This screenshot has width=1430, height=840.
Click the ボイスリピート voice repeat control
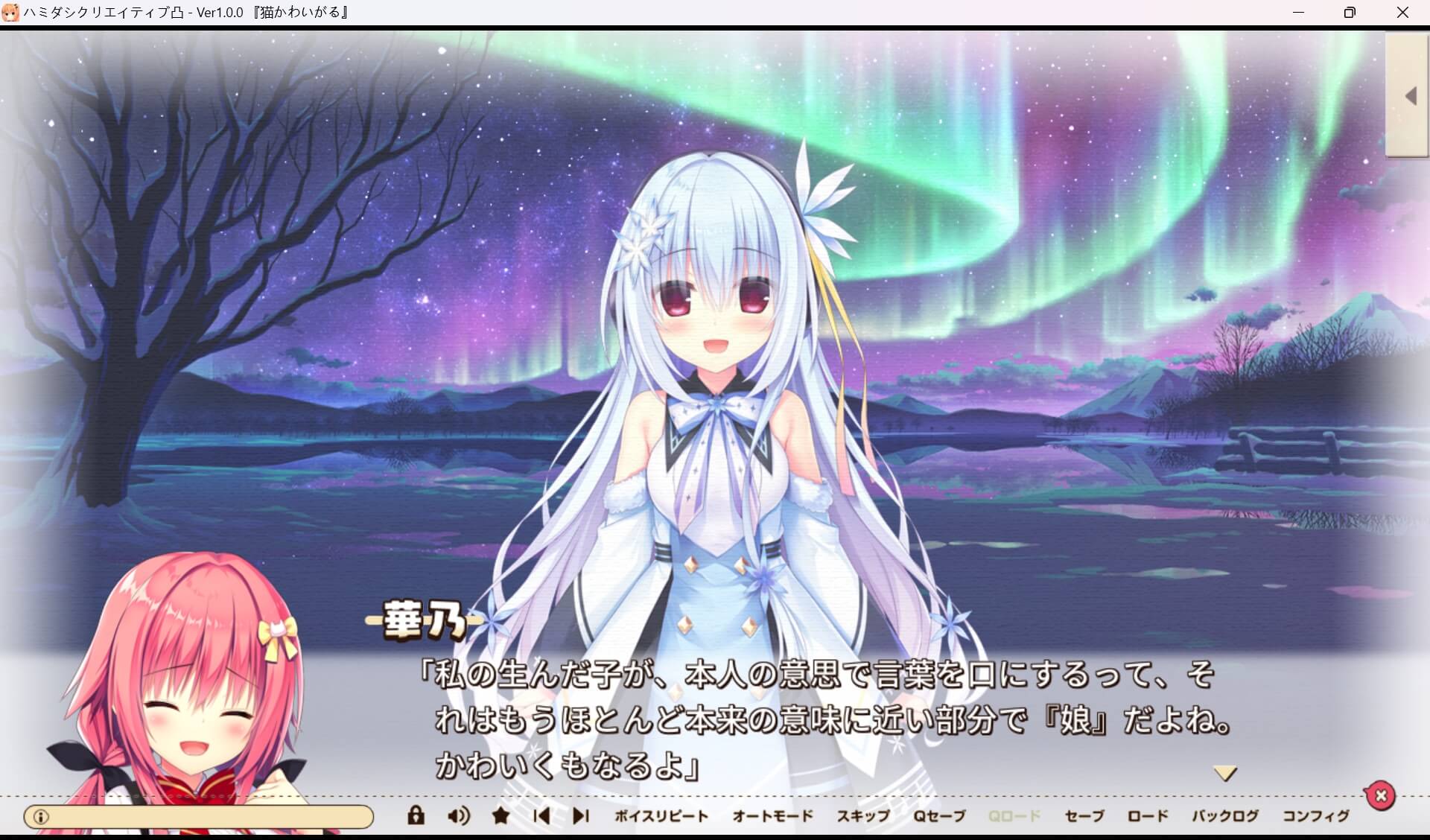click(x=661, y=815)
